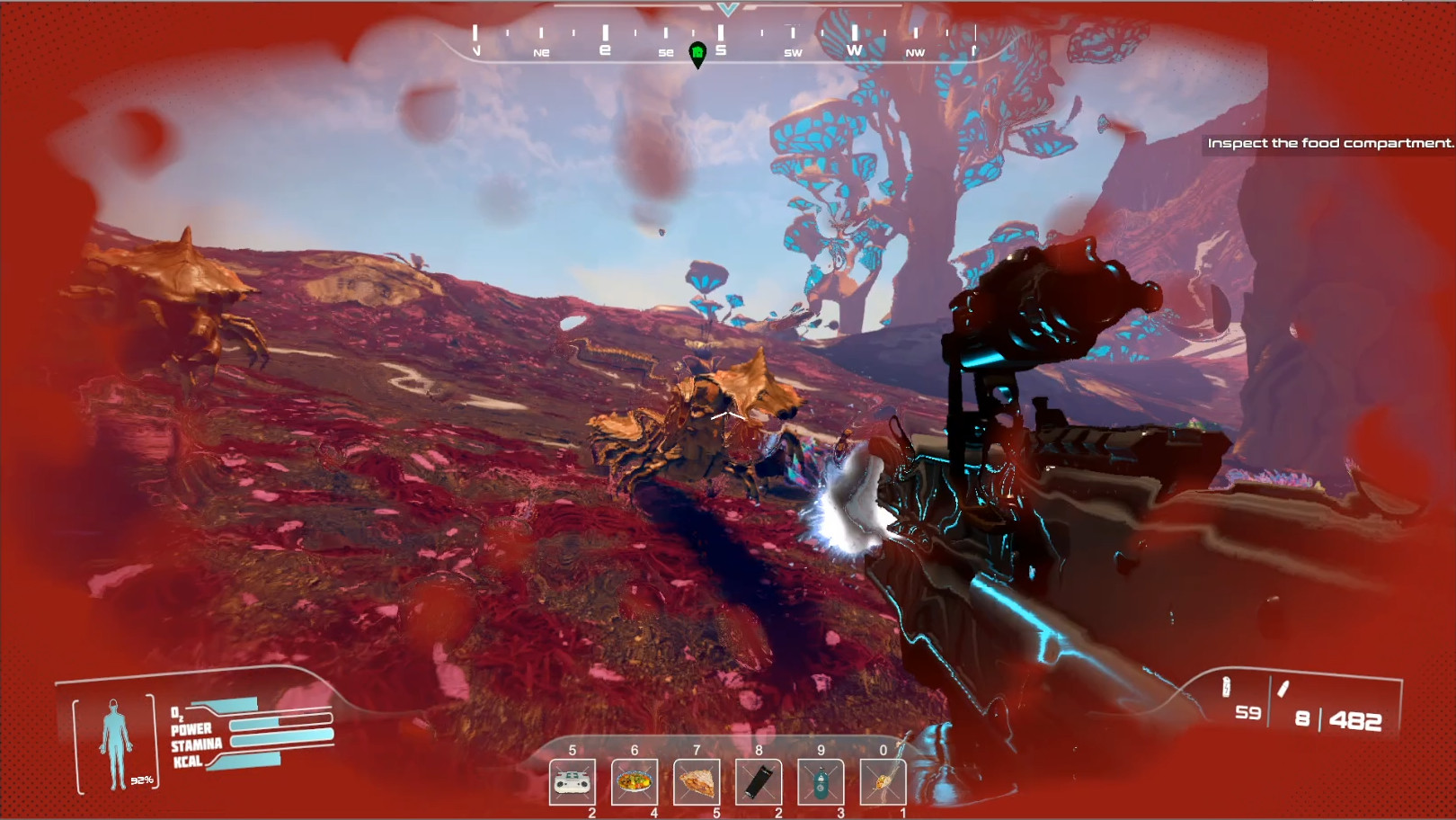Image resolution: width=1456 pixels, height=820 pixels.
Task: Pick the teal oxygen canister slot
Action: pyautogui.click(x=821, y=782)
